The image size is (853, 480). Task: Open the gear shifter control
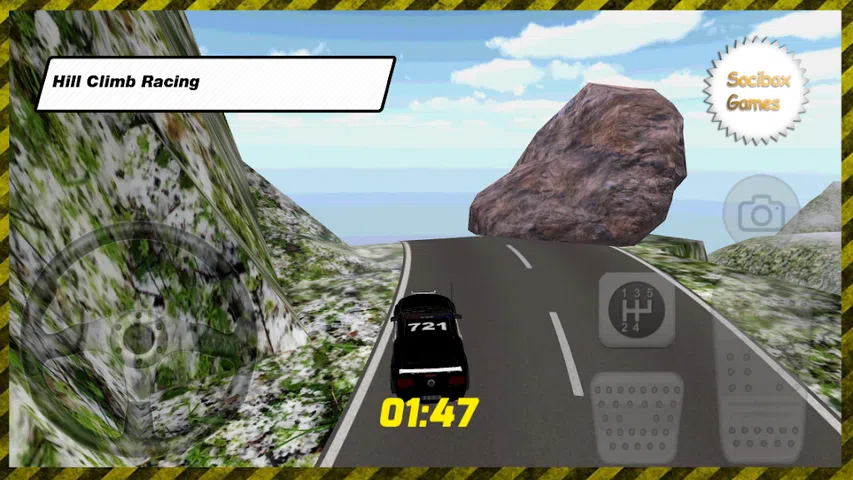pos(636,309)
